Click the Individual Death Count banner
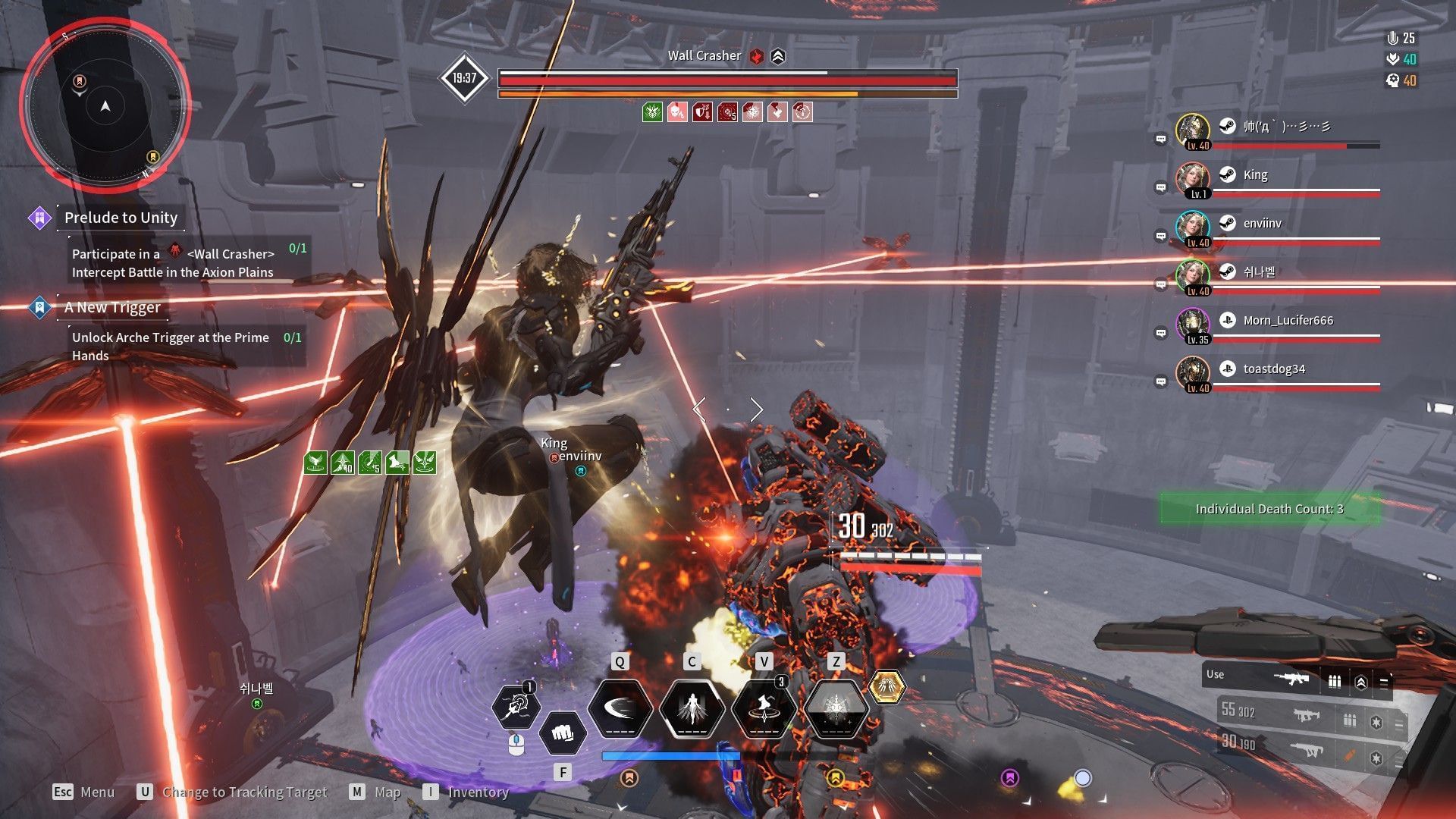The height and width of the screenshot is (819, 1456). coord(1269,509)
